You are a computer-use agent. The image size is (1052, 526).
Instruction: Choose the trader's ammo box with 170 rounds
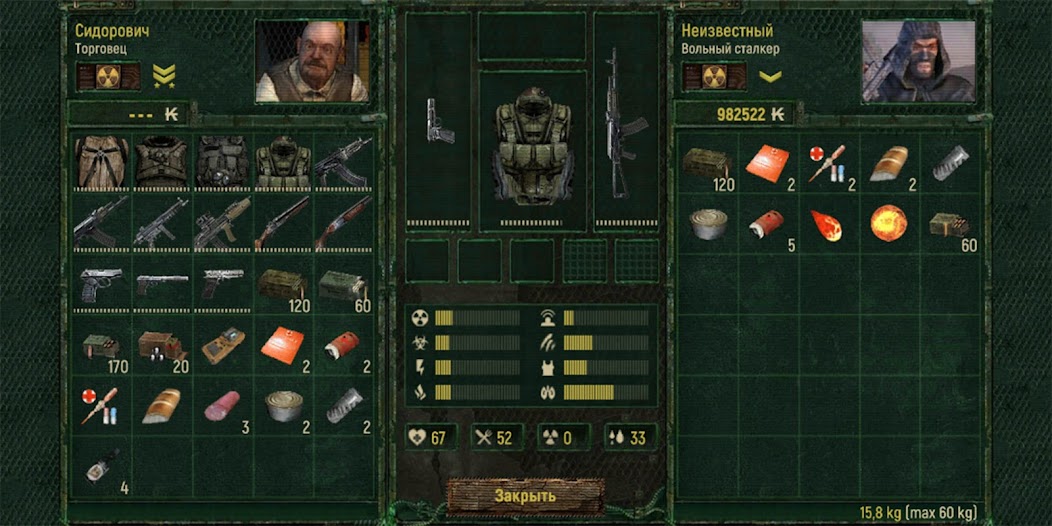point(100,347)
